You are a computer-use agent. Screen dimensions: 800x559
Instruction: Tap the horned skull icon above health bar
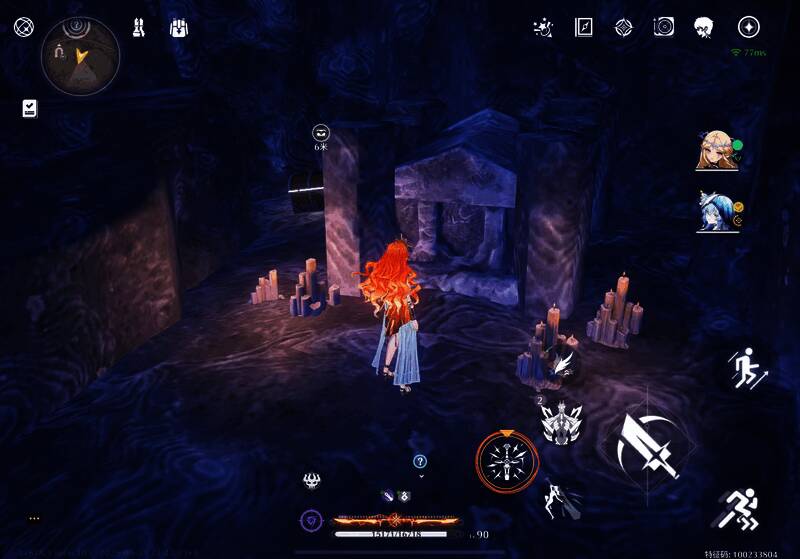coord(312,480)
